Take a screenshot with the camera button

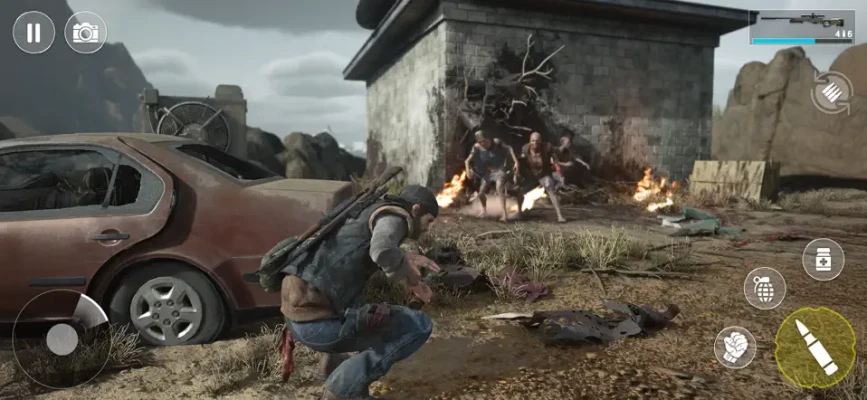pyautogui.click(x=86, y=32)
